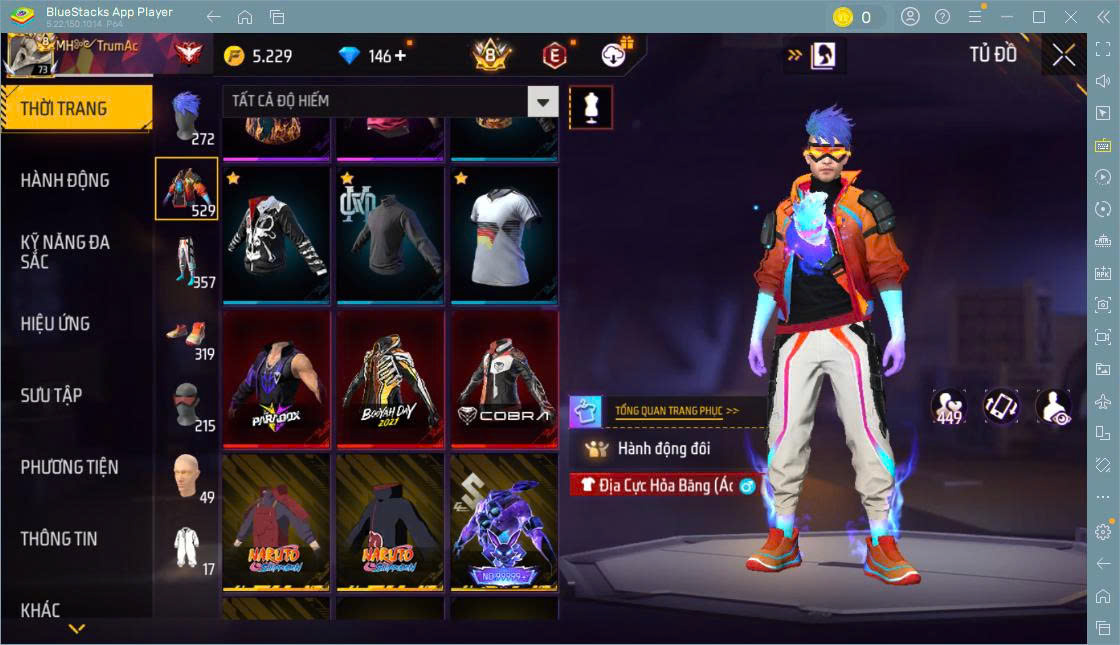Add more diamonds with the plus button
The image size is (1120, 645).
pos(401,56)
